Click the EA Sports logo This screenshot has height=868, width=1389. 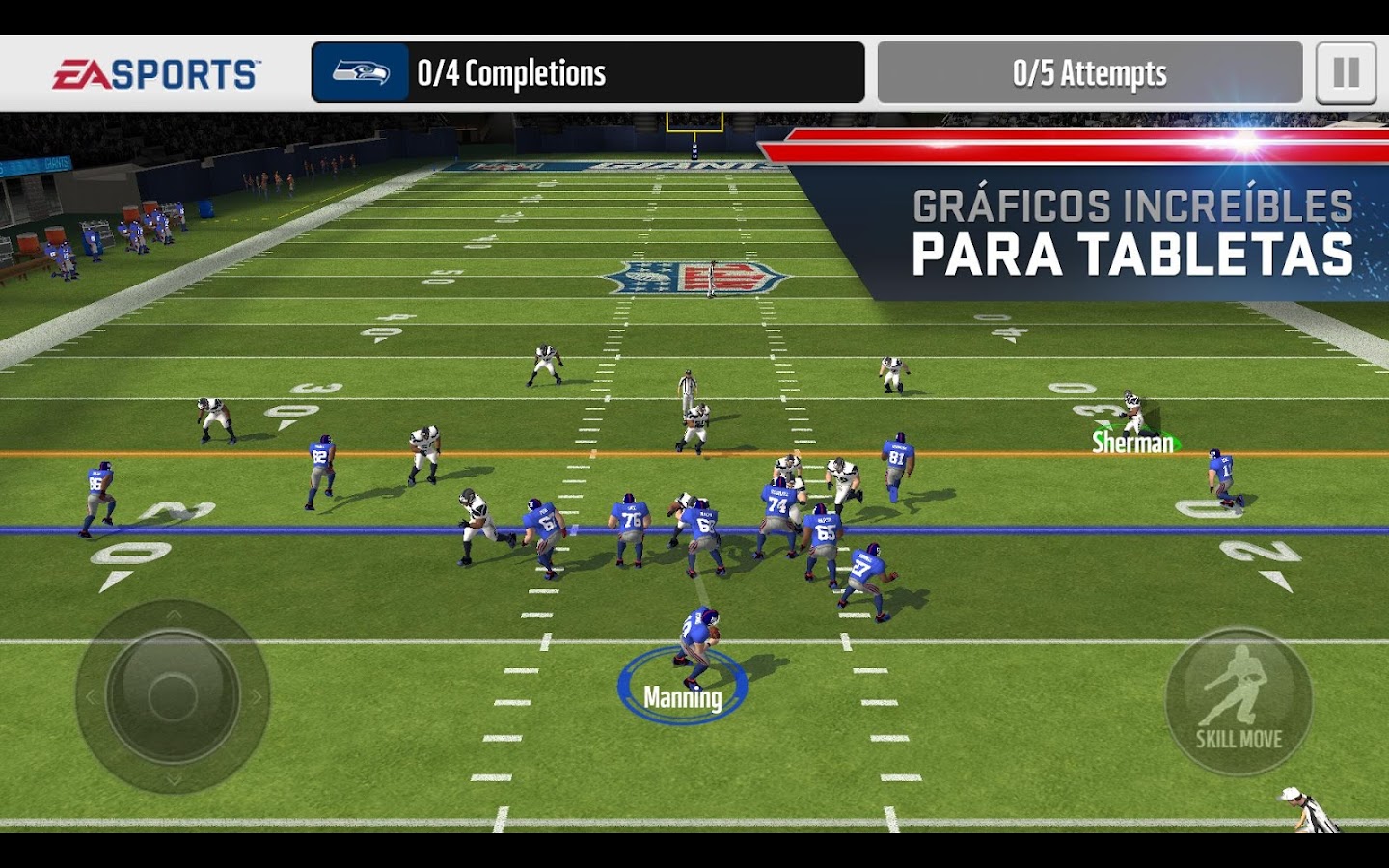coord(156,74)
